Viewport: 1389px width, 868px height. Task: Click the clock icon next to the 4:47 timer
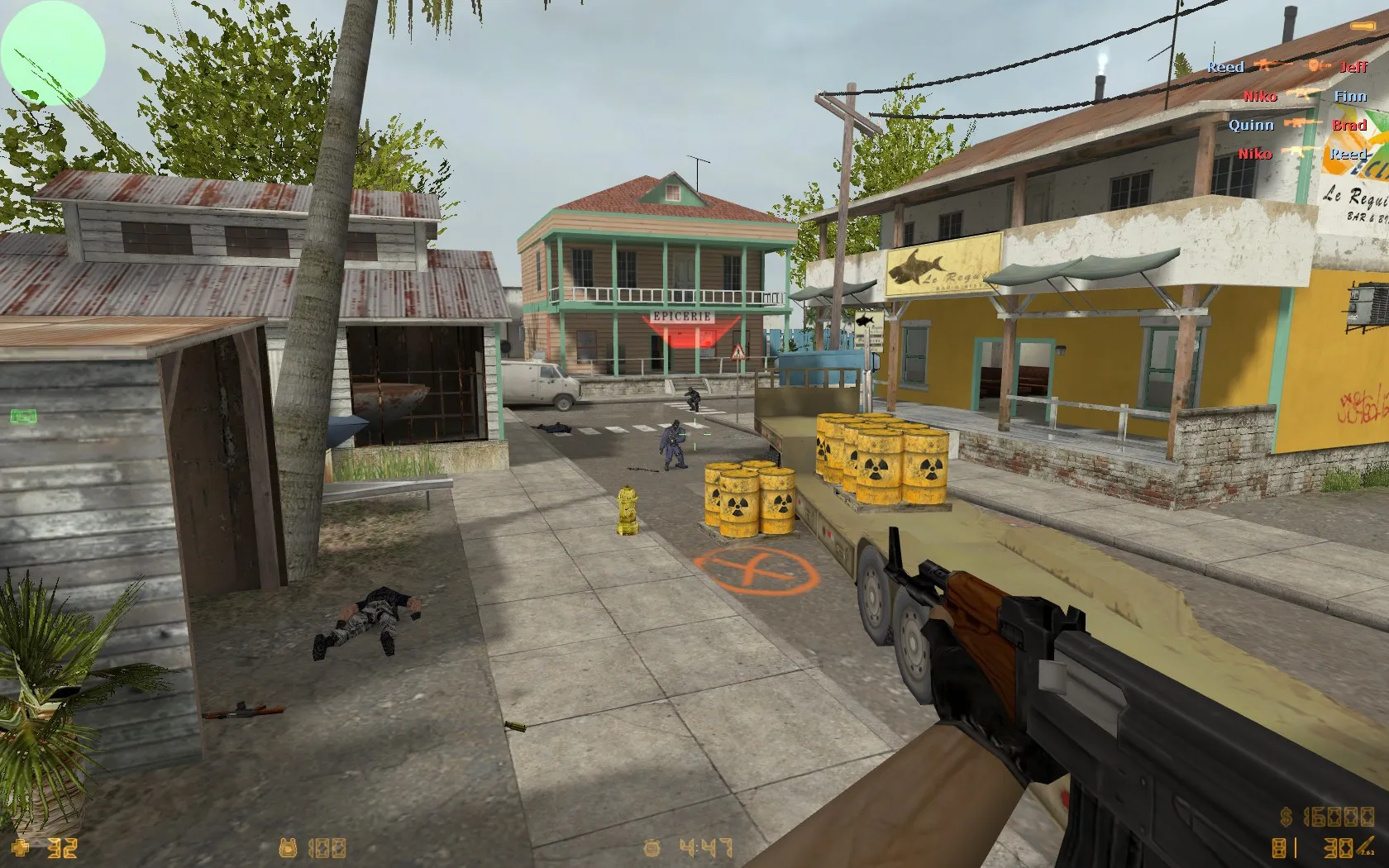(x=652, y=847)
